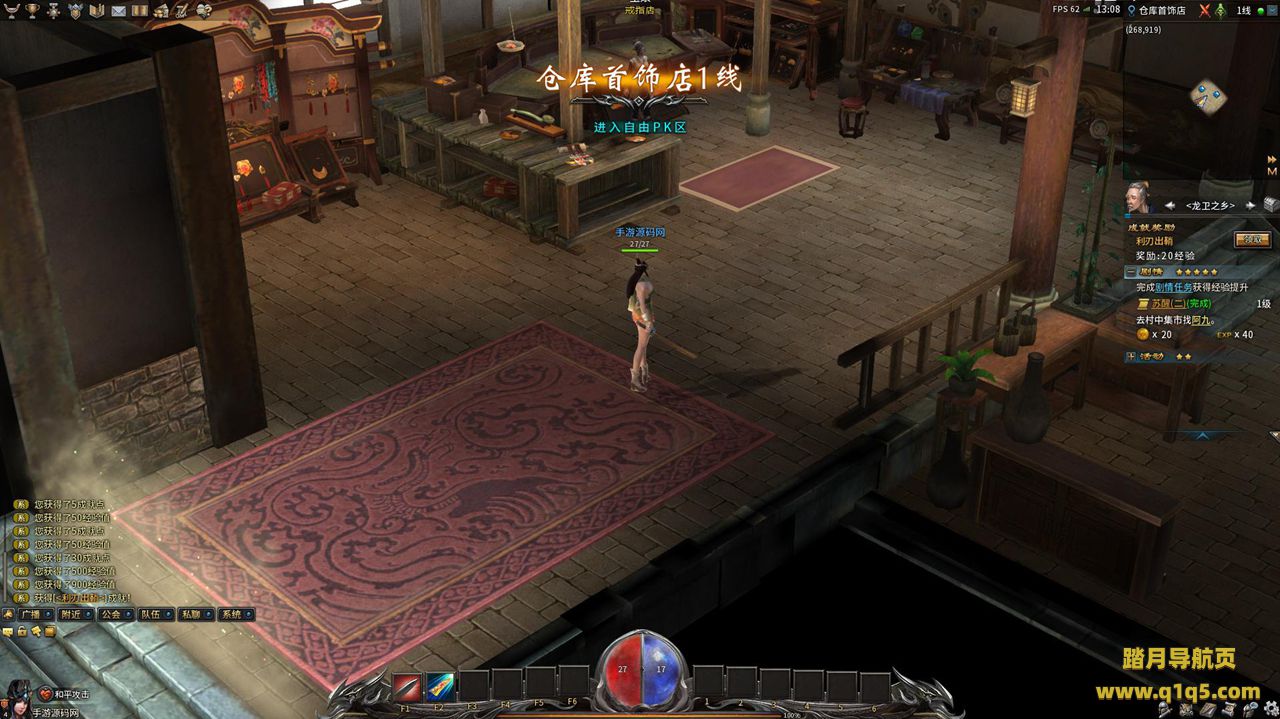The image size is (1280, 719).
Task: Click the player portrait in bottom-left corner
Action: (x=16, y=695)
